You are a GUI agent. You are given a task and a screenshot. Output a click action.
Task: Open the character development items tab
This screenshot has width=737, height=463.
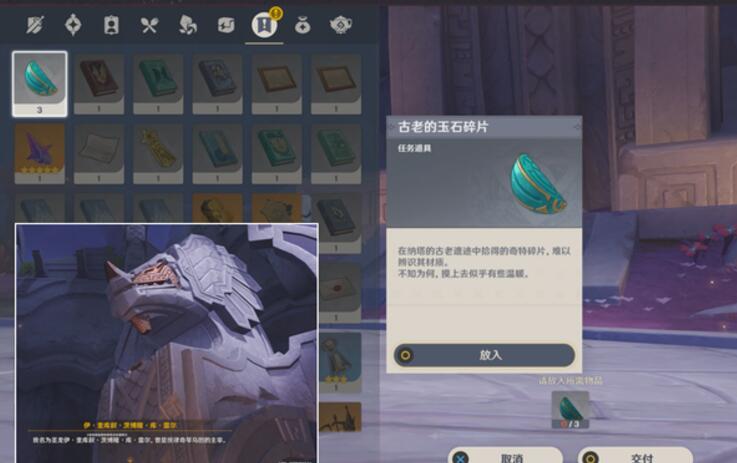click(x=111, y=26)
